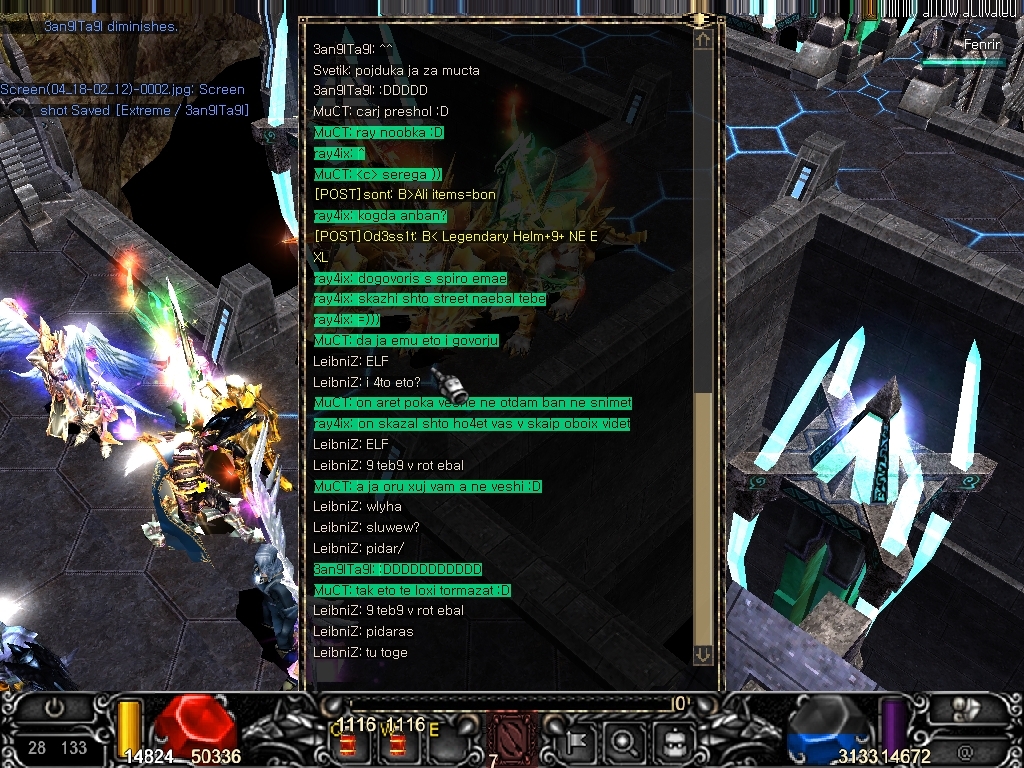This screenshot has width=1024, height=768.
Task: Click the ornament handle atop the chat scrollbar
Action: pyautogui.click(x=702, y=19)
